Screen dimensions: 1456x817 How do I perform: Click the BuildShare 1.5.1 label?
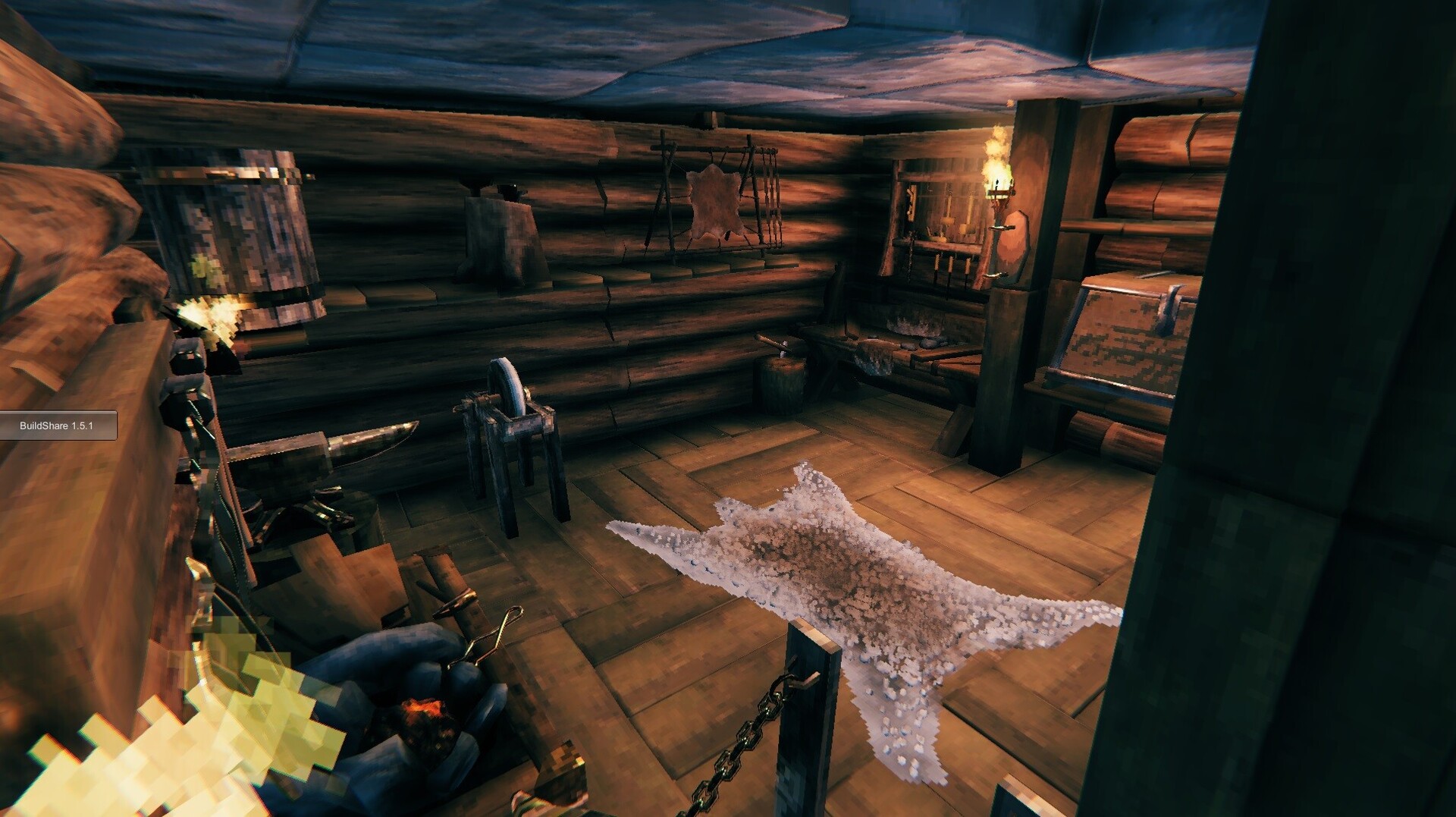click(57, 426)
